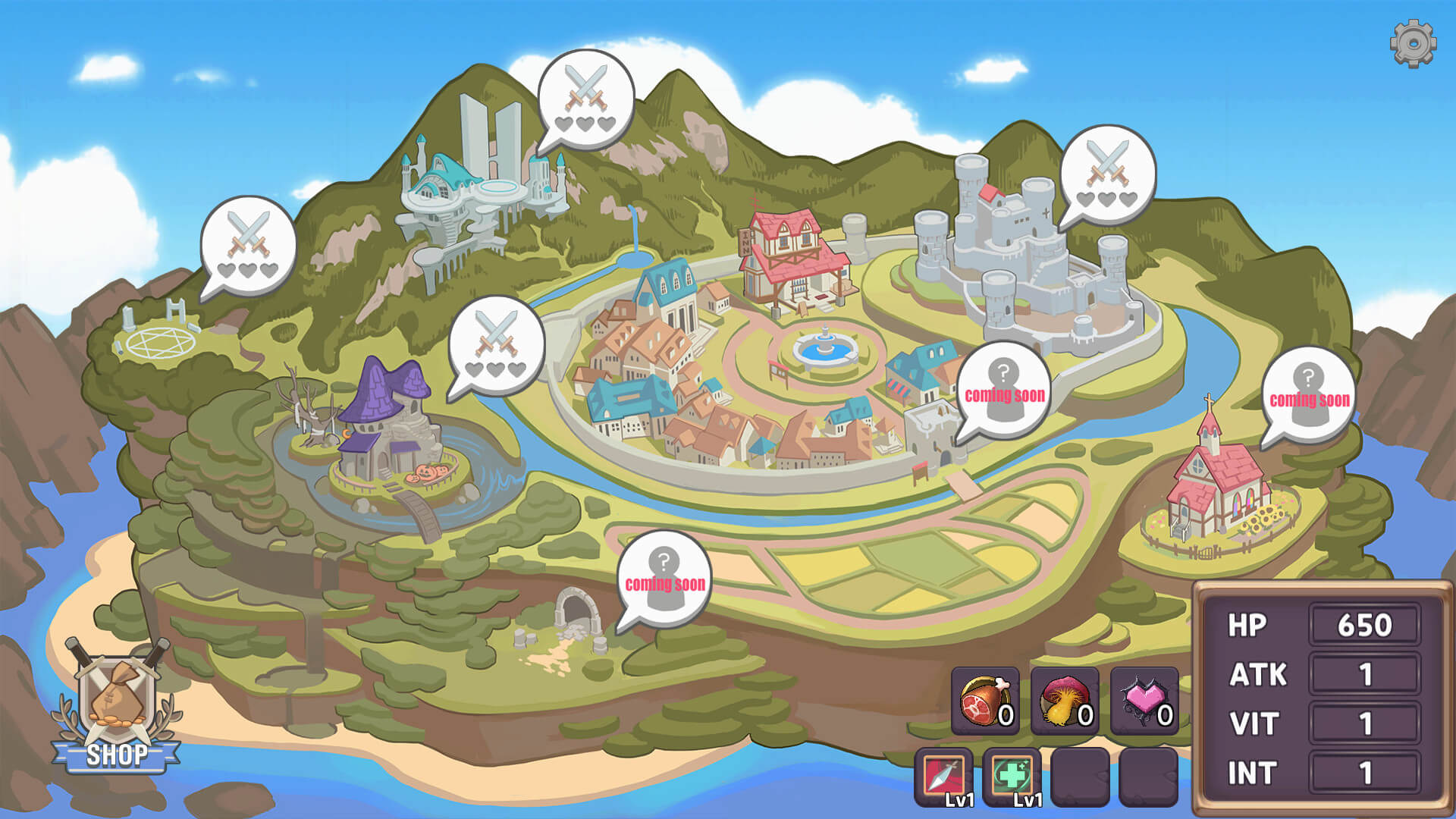This screenshot has height=819, width=1456.
Task: Use the mushroom item slot
Action: (1065, 701)
